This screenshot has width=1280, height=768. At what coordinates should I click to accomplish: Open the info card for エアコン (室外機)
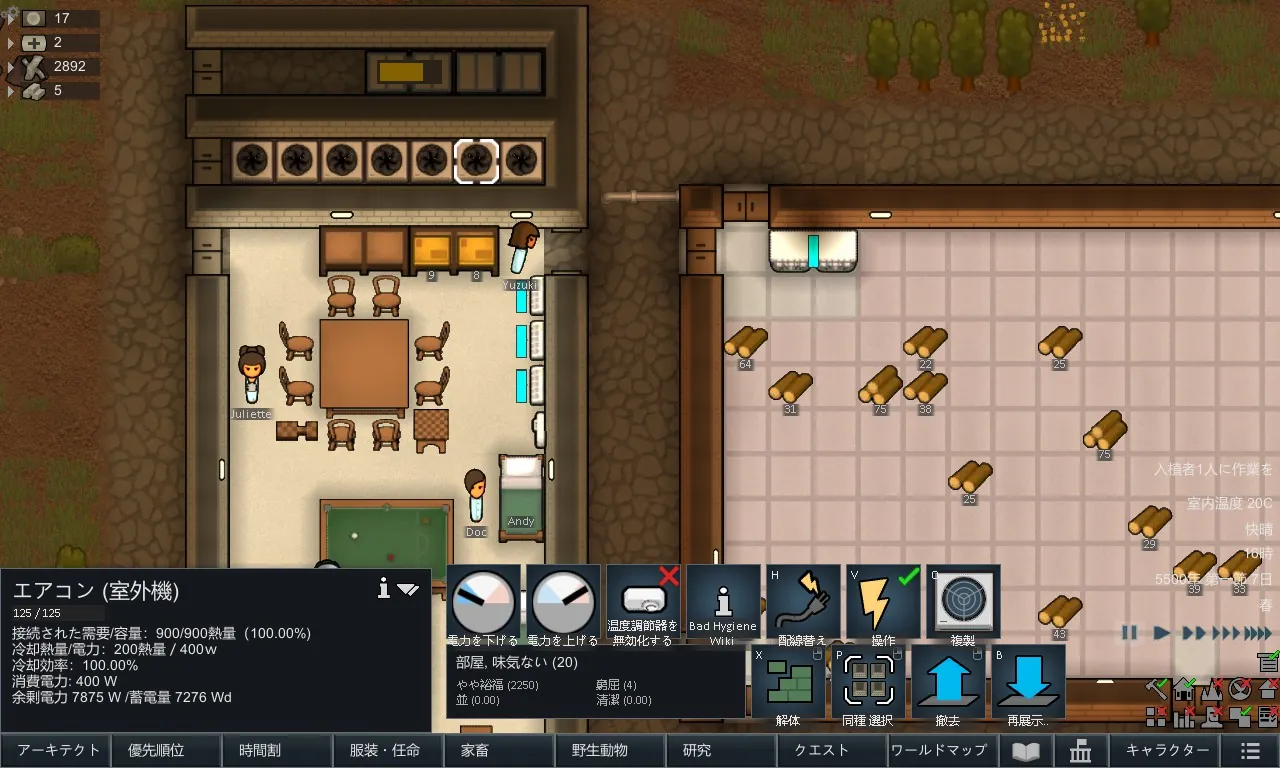[383, 590]
